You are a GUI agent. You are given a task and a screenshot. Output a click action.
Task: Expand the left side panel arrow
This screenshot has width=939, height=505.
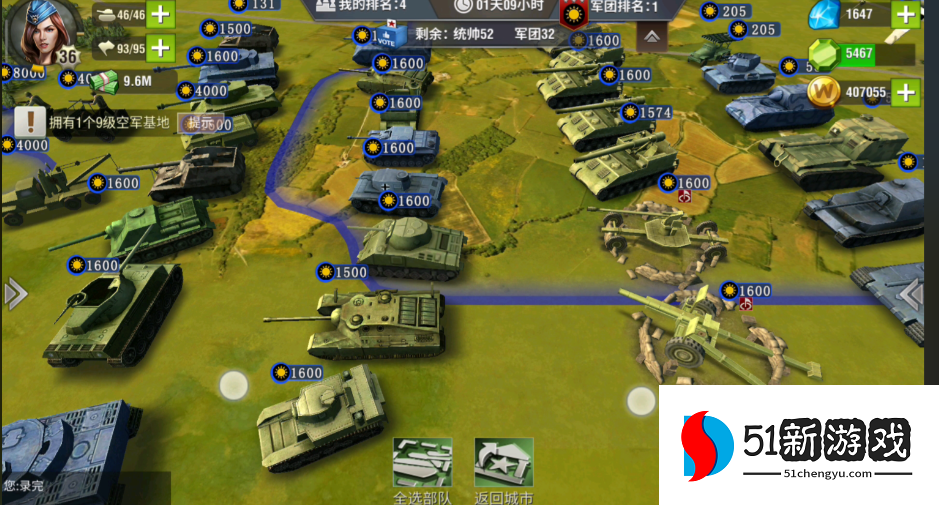pos(14,294)
